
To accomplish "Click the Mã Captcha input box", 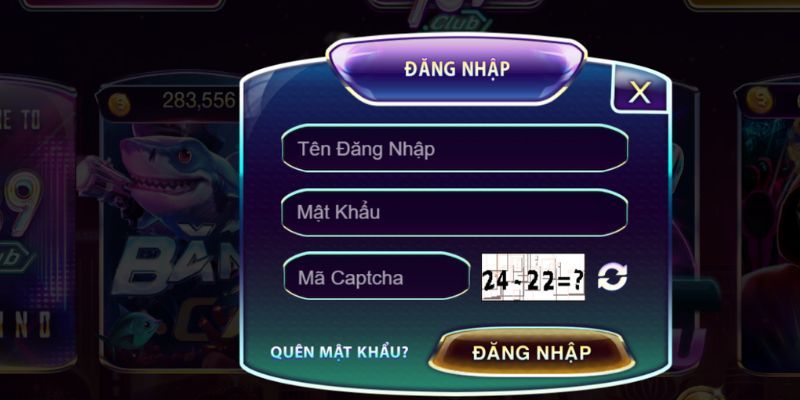I will (x=376, y=277).
